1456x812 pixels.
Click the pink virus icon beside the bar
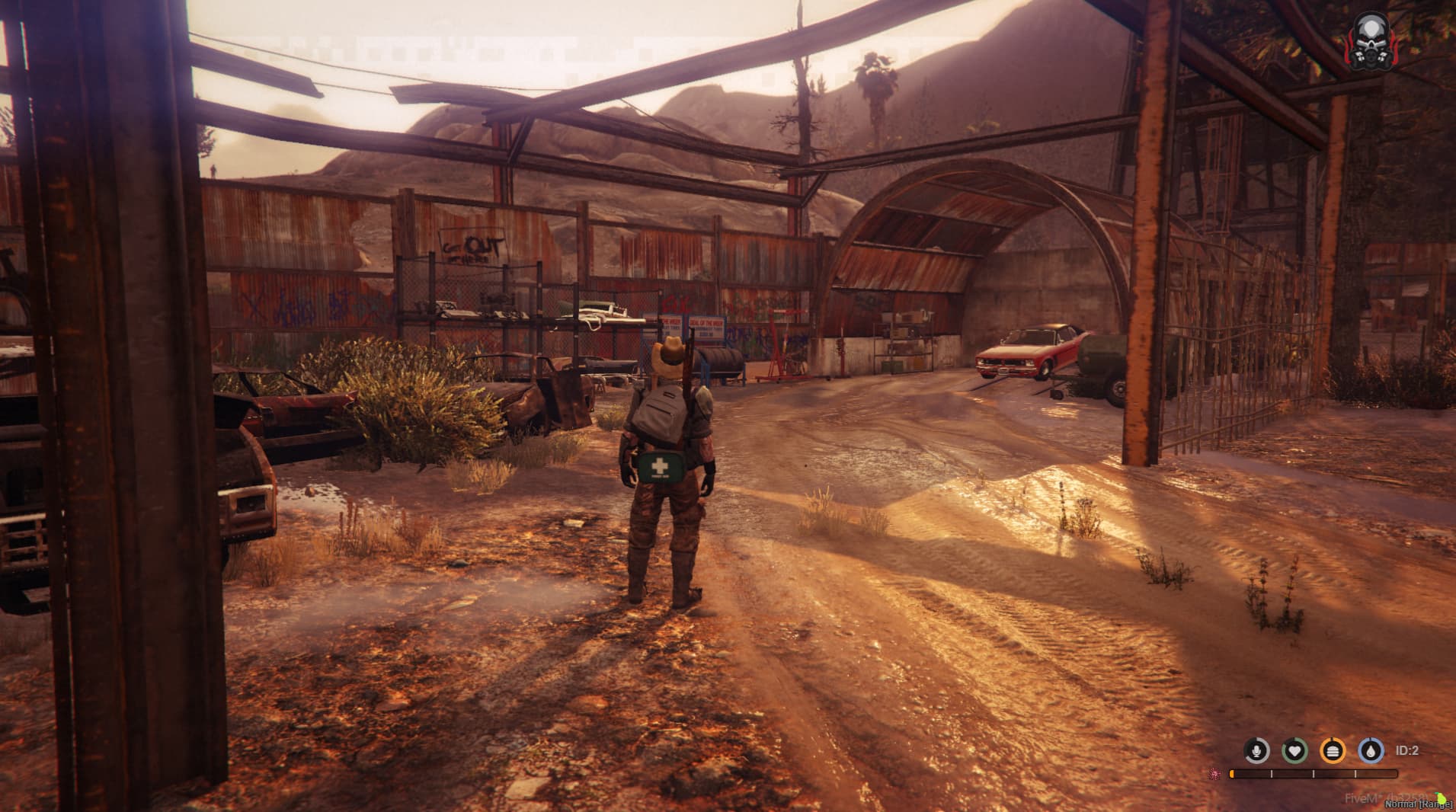[x=1214, y=774]
